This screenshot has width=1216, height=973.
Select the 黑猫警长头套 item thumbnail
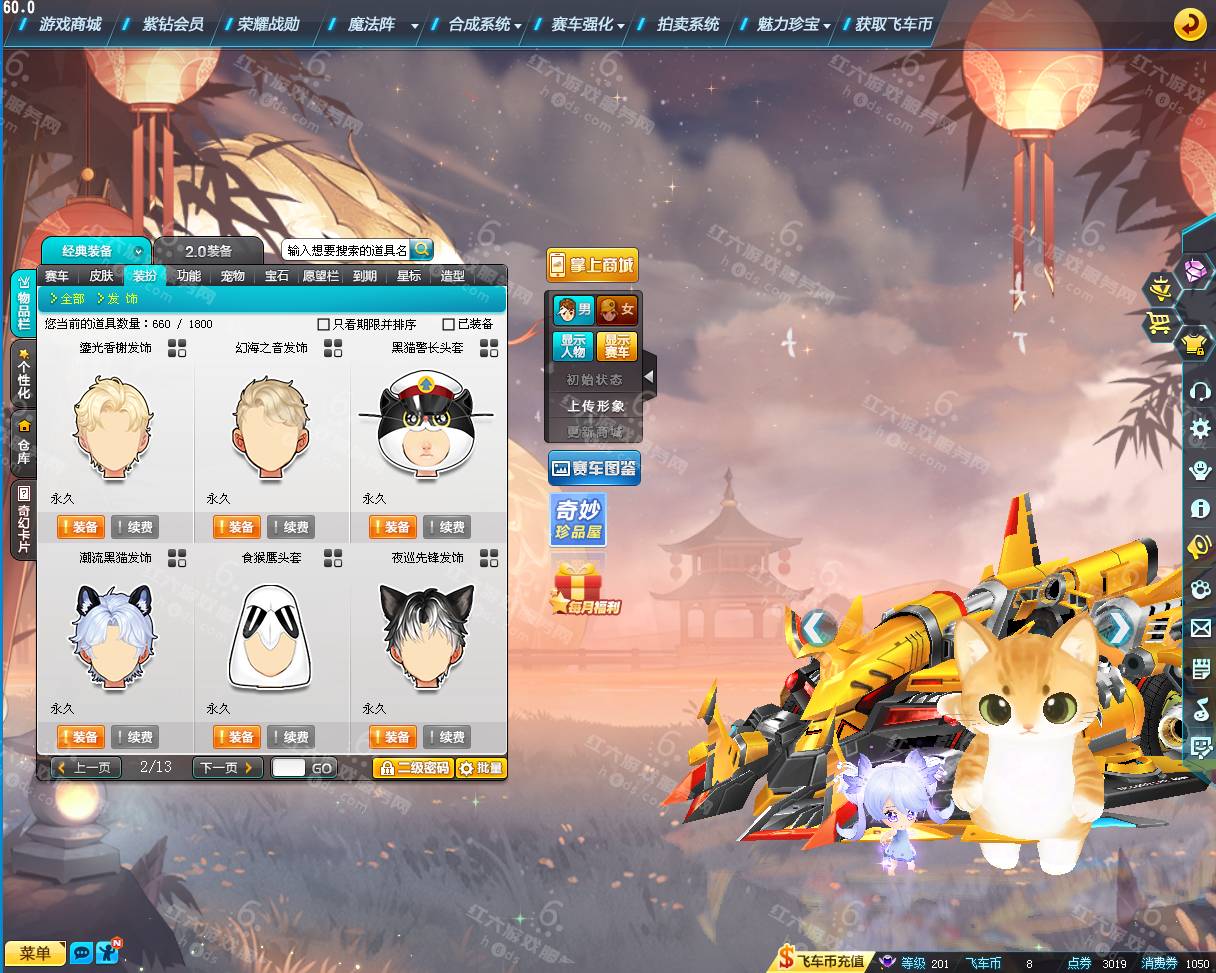tap(427, 427)
